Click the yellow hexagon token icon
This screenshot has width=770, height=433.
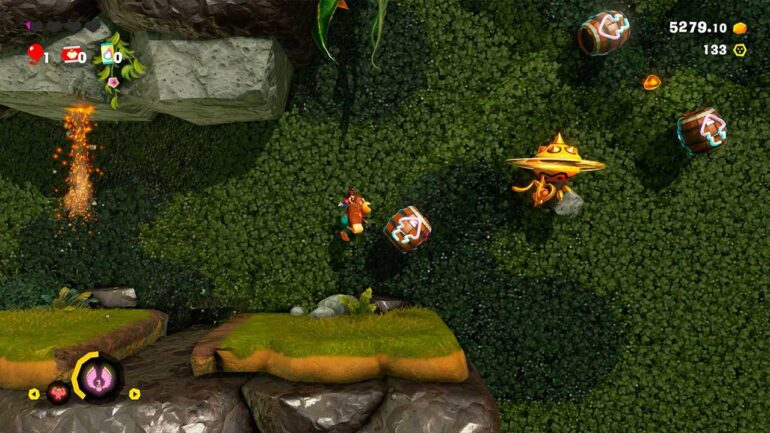[741, 49]
